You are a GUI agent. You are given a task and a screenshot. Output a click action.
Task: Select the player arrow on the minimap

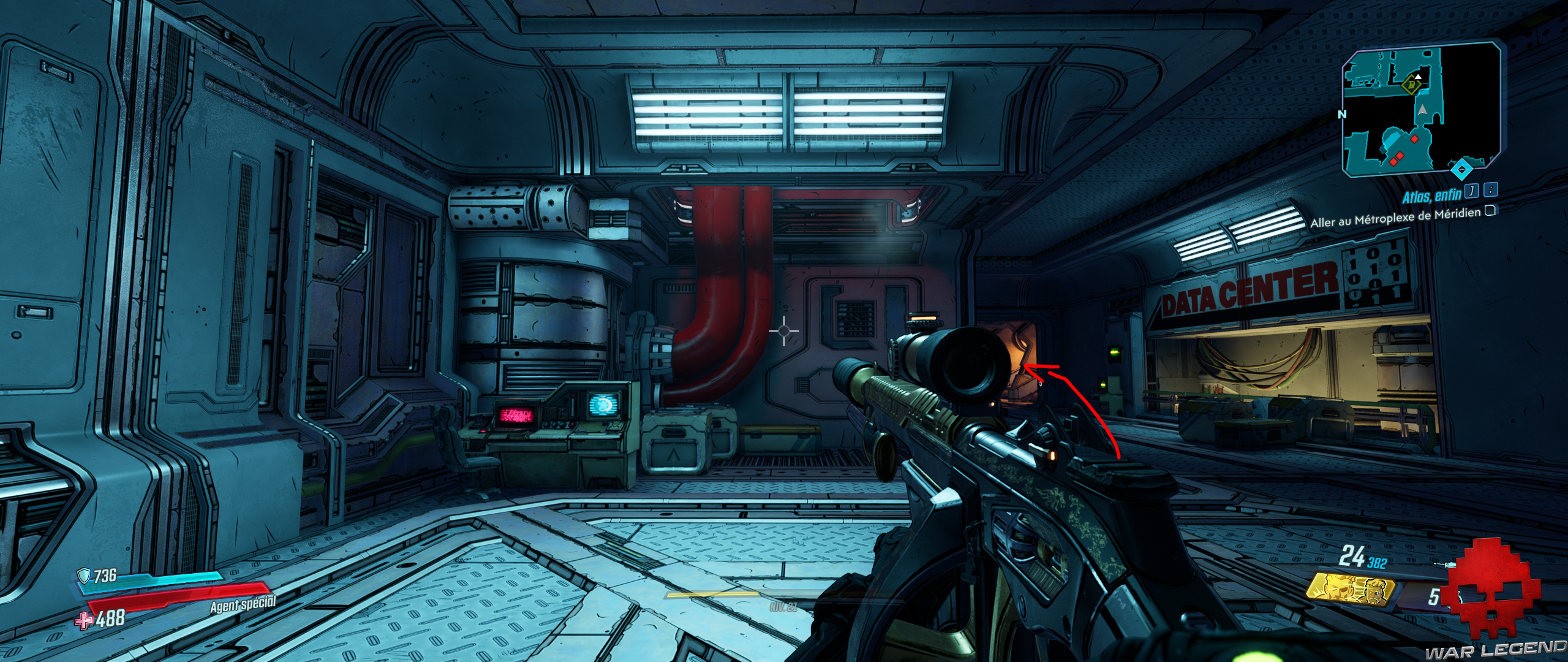[1423, 109]
